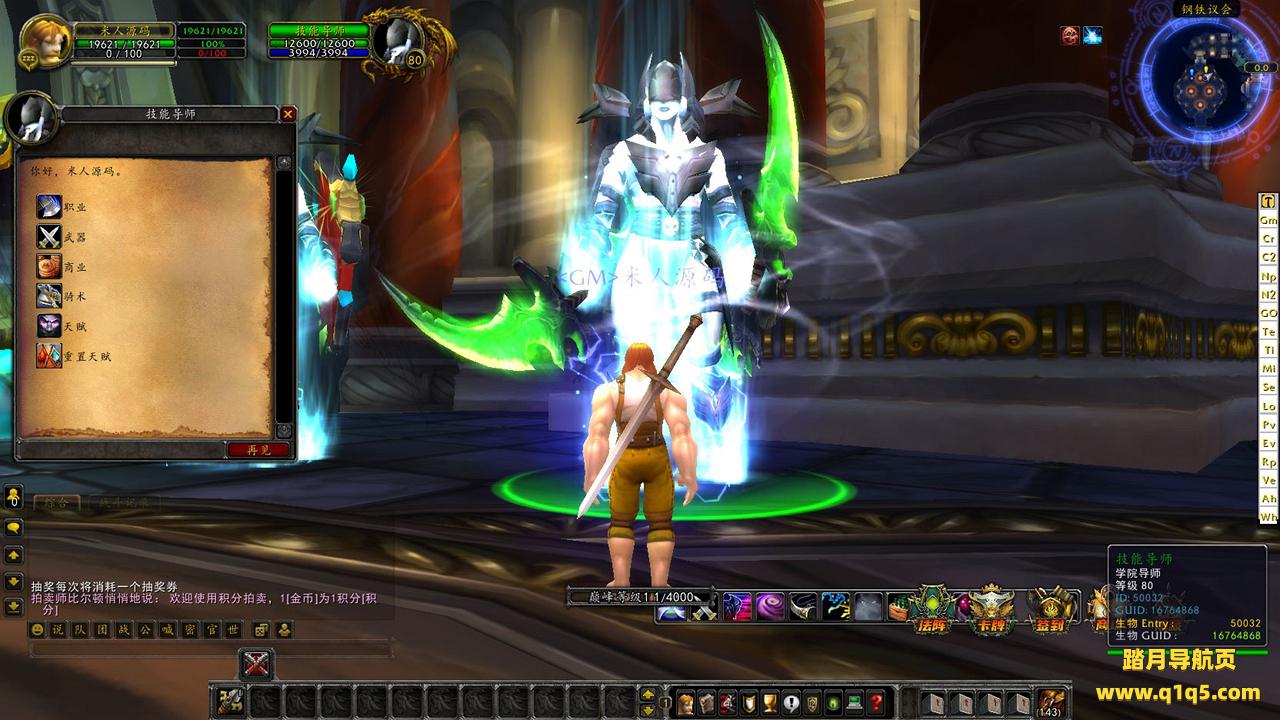Open the chat emote smiley button

[37, 629]
